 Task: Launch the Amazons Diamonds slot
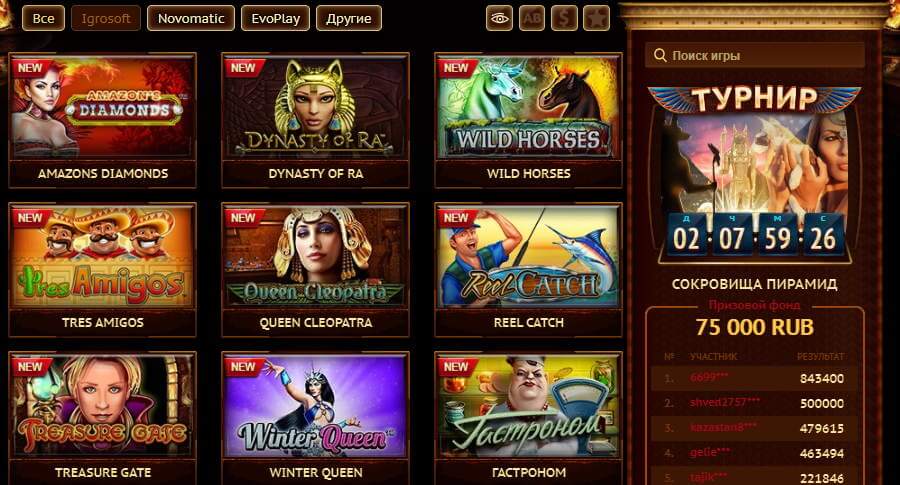(103, 108)
